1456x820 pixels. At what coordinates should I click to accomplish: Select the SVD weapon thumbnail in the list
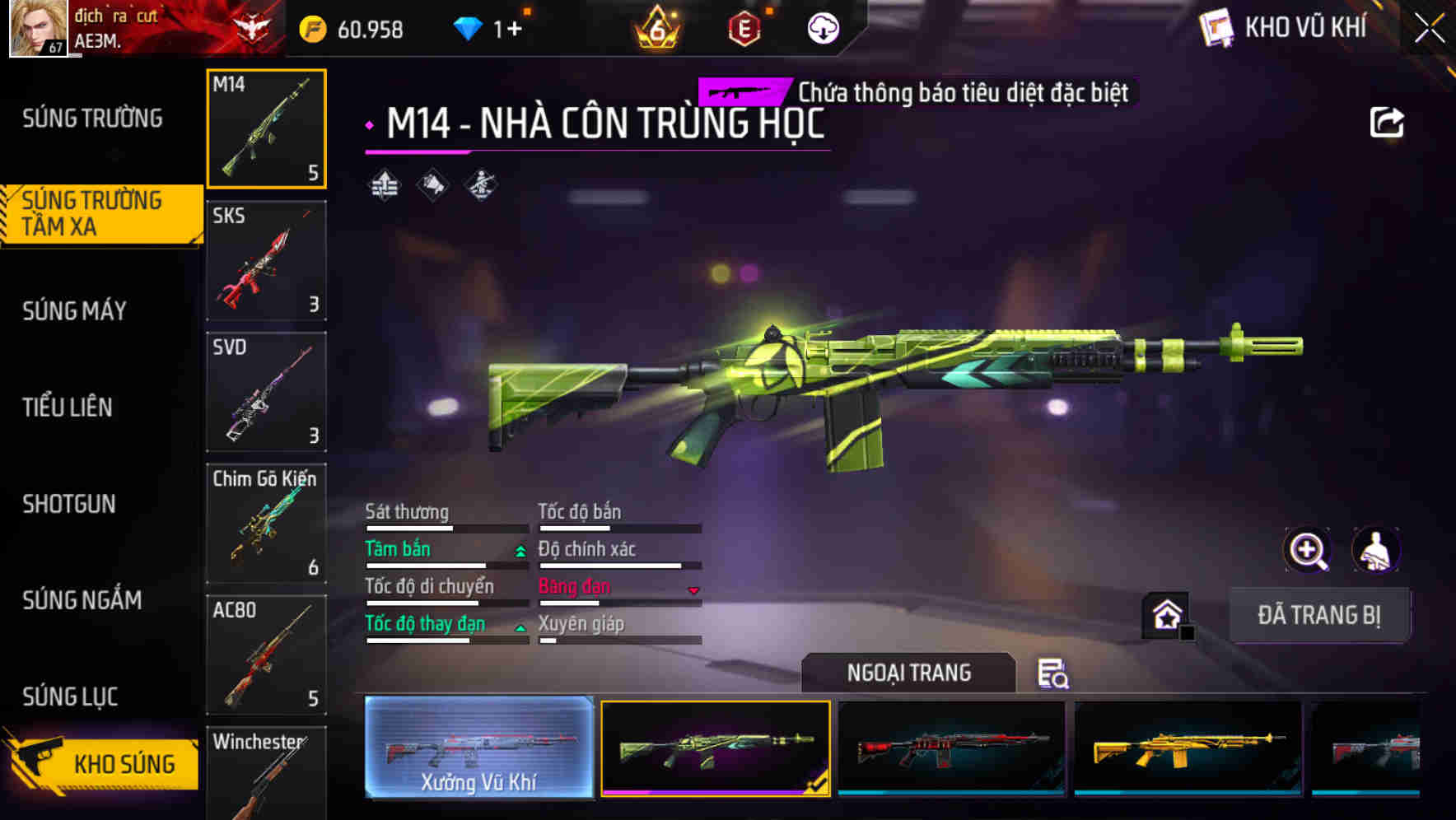tap(266, 393)
